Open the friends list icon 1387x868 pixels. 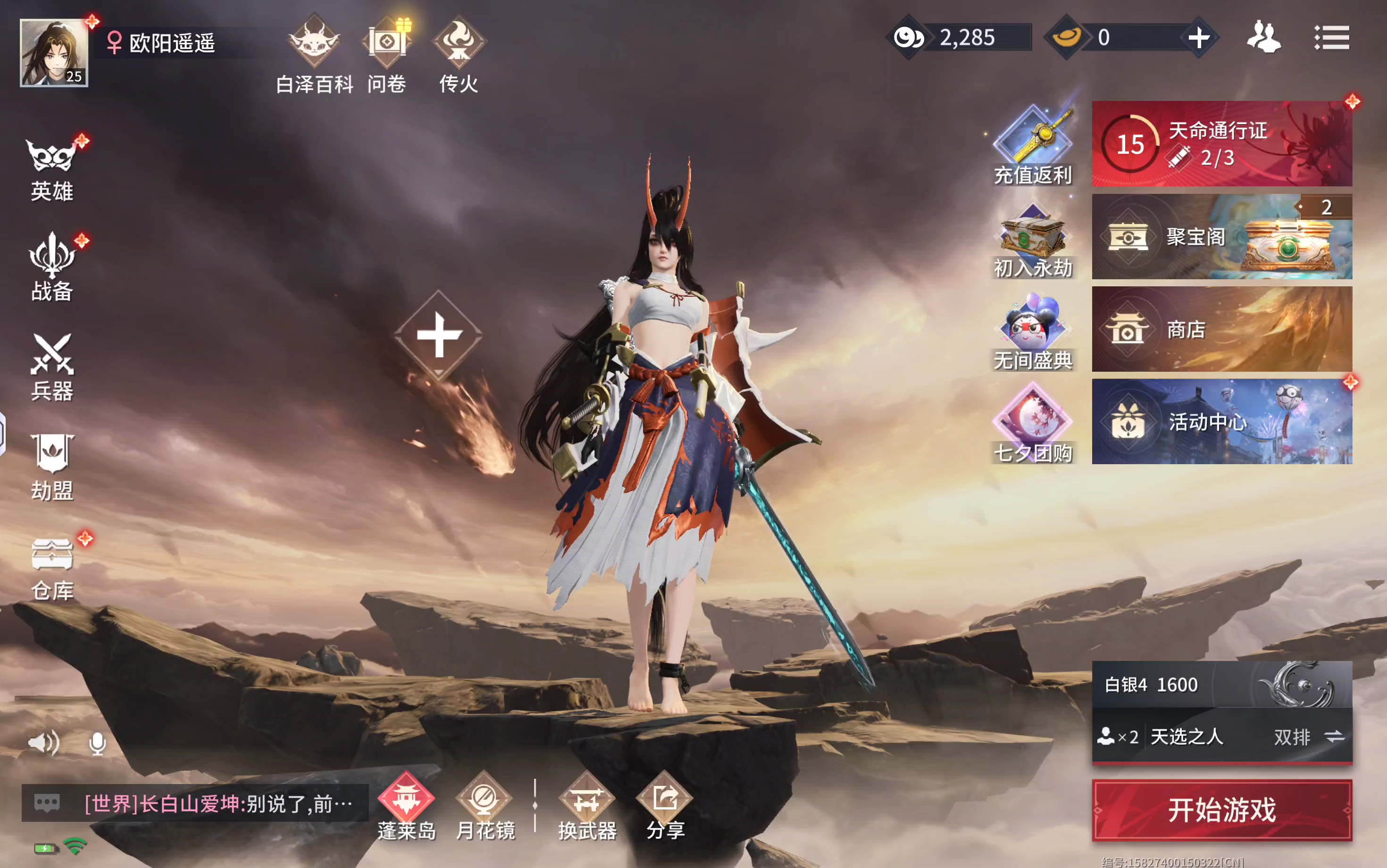(1263, 38)
